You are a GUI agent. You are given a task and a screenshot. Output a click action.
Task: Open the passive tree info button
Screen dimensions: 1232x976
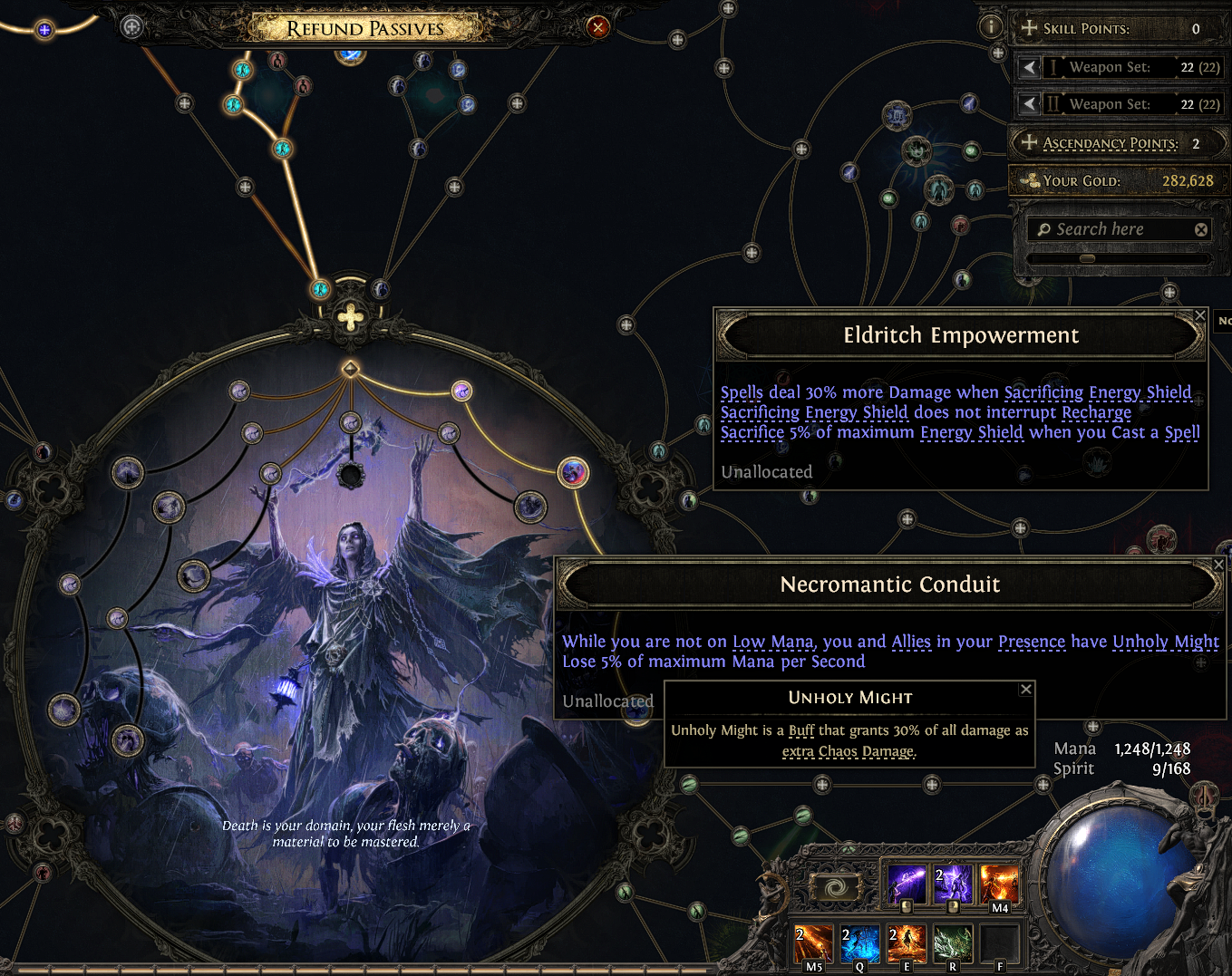click(991, 27)
